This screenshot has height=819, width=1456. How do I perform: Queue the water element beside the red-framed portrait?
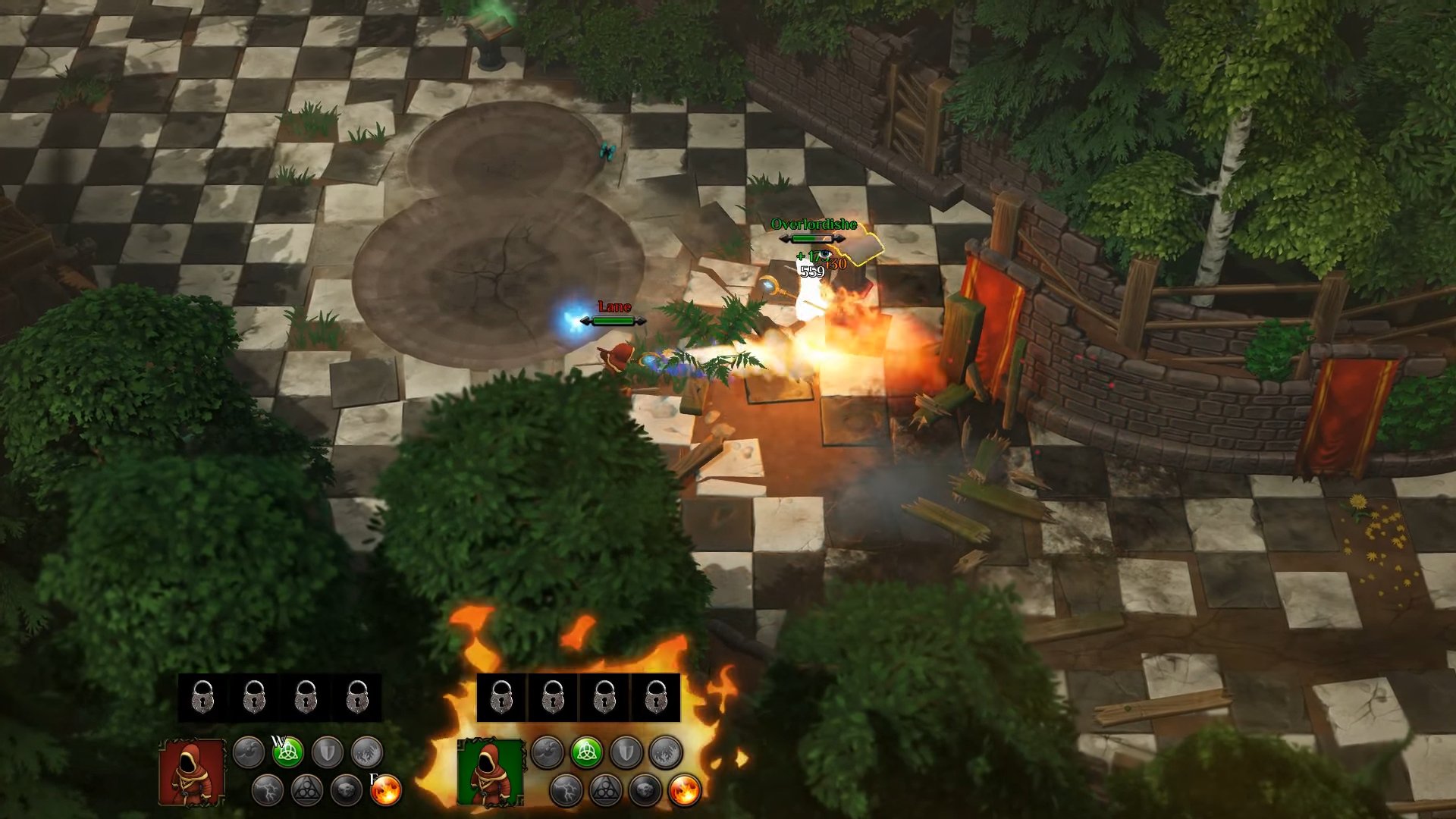click(x=248, y=752)
